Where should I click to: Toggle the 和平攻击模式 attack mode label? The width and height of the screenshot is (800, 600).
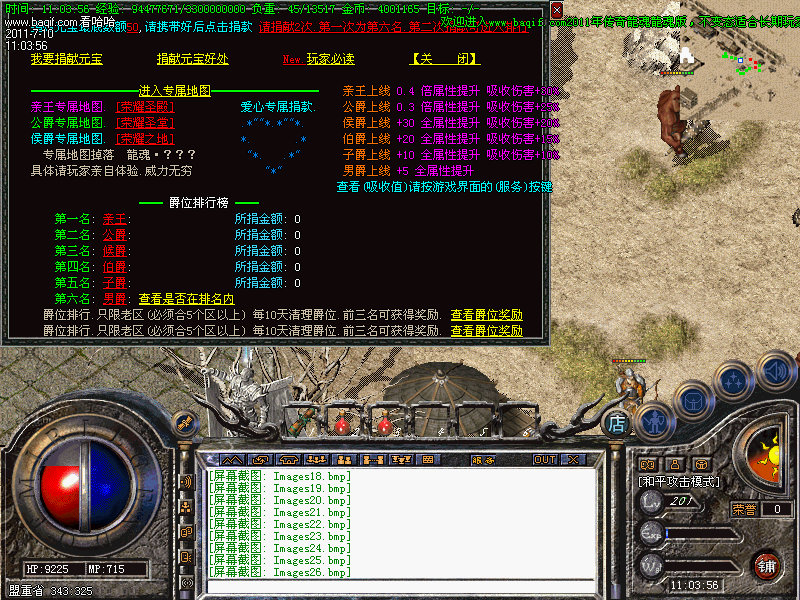pyautogui.click(x=680, y=481)
